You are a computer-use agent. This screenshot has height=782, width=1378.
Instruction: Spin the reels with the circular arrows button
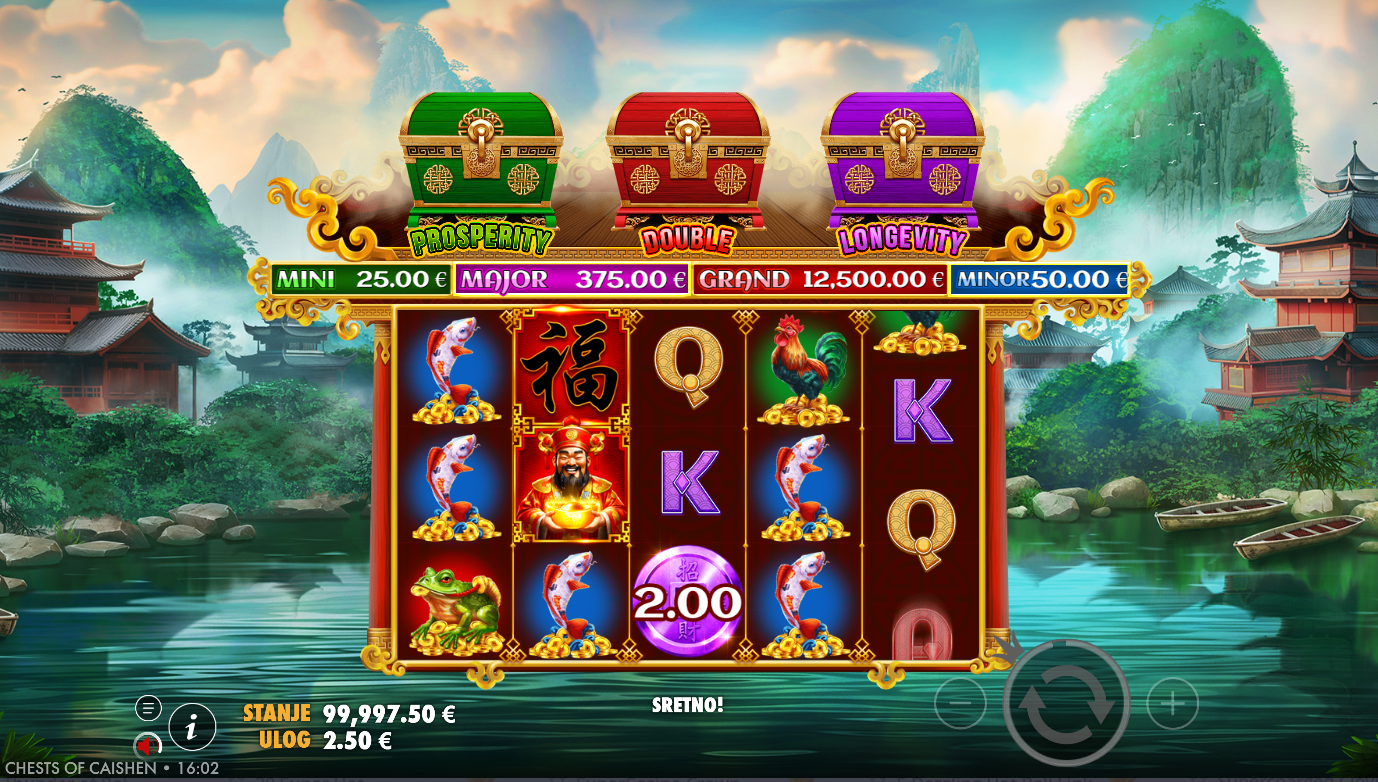pyautogui.click(x=1066, y=704)
